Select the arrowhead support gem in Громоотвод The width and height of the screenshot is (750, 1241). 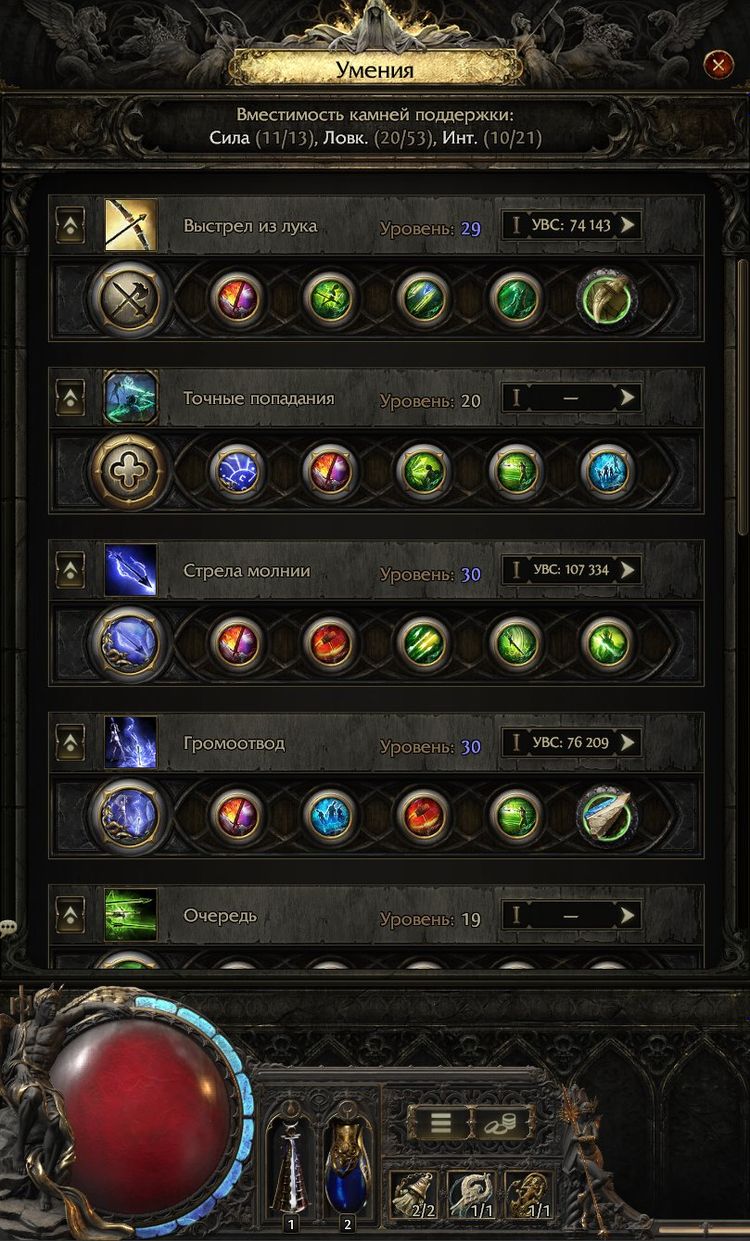(x=608, y=816)
